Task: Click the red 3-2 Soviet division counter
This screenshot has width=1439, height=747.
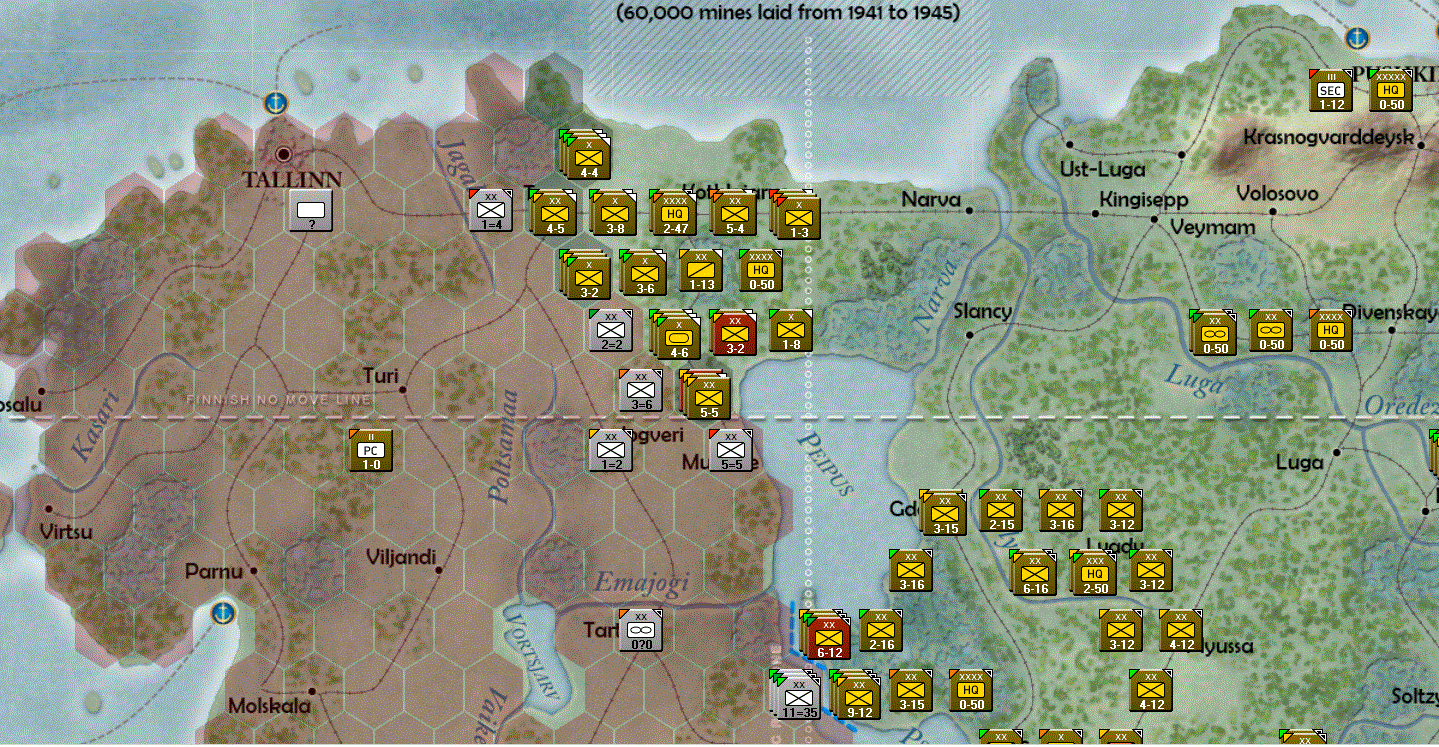Action: [735, 333]
